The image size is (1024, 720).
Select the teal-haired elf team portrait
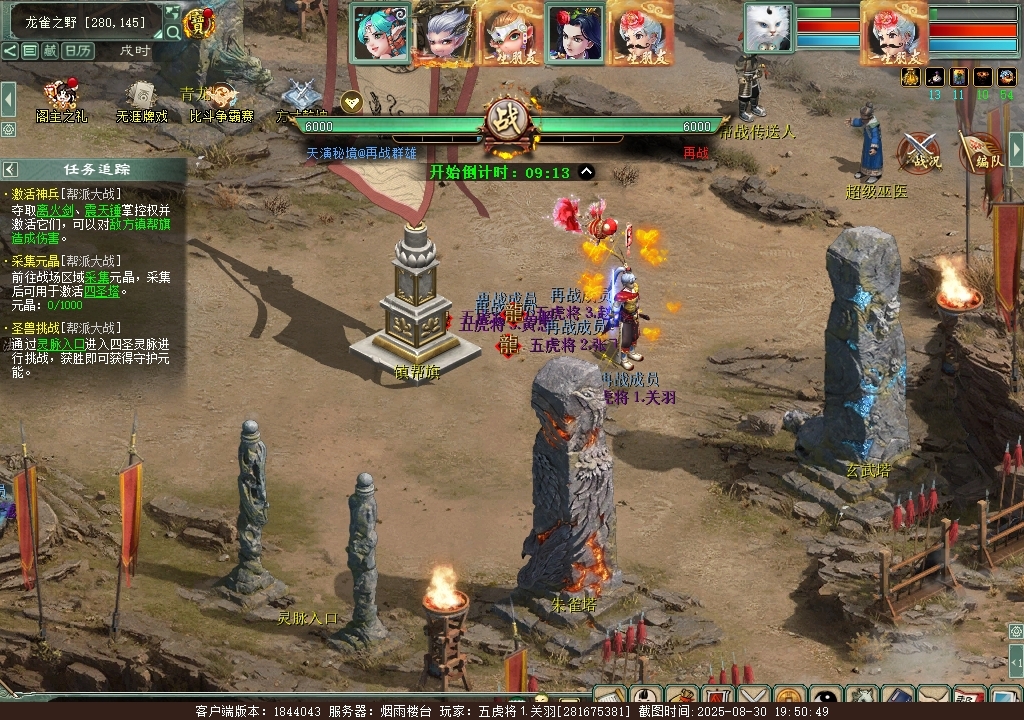(x=380, y=33)
